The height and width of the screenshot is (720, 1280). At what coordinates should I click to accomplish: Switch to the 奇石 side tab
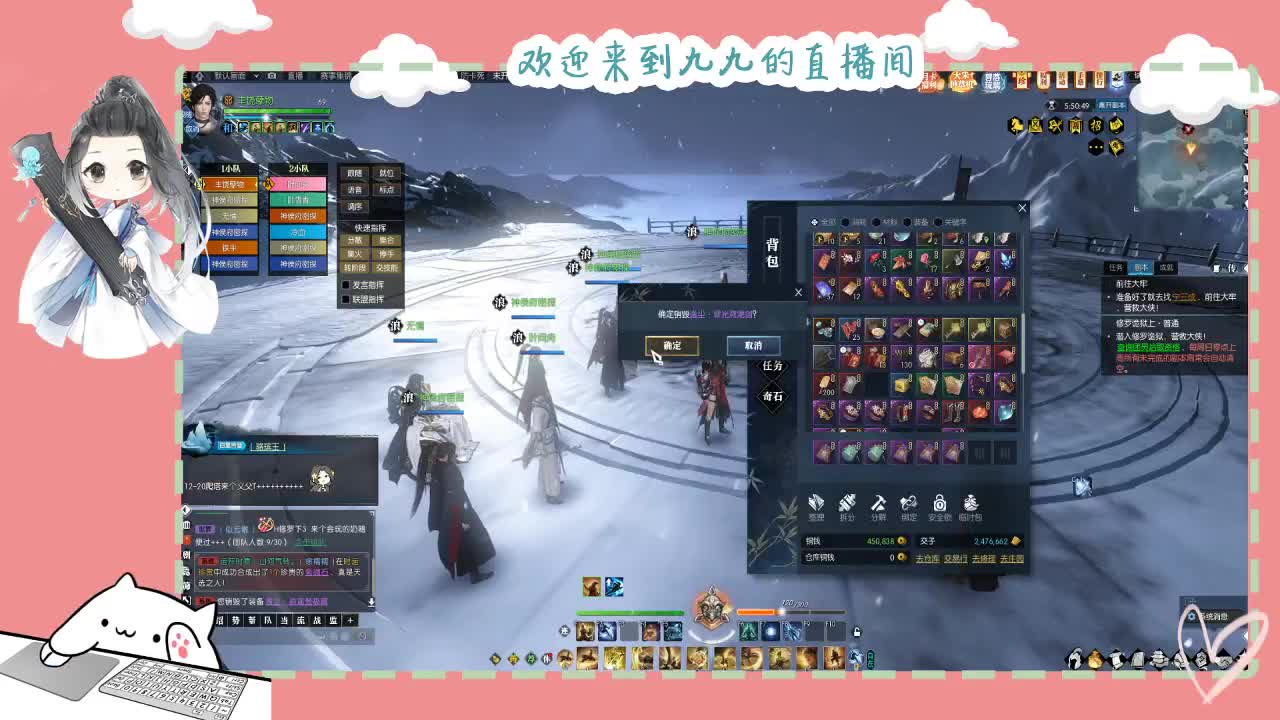tap(774, 396)
